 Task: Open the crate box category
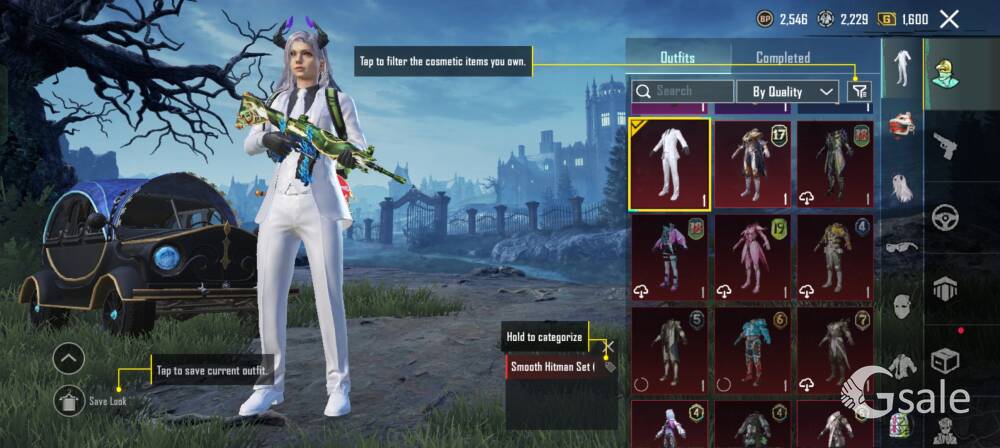(945, 360)
